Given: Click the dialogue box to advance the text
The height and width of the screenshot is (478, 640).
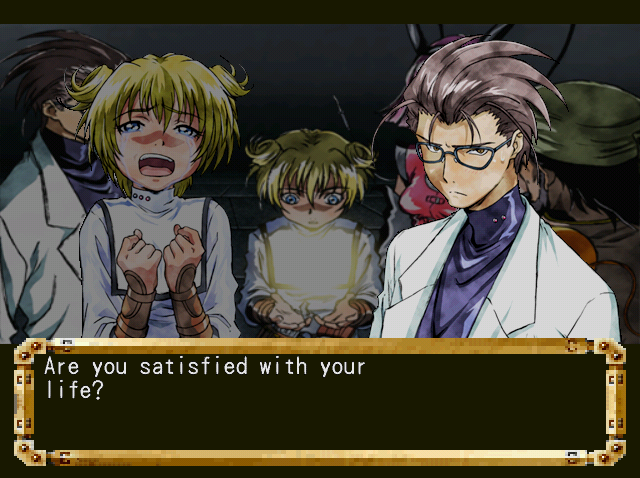Looking at the screenshot, I should point(320,402).
